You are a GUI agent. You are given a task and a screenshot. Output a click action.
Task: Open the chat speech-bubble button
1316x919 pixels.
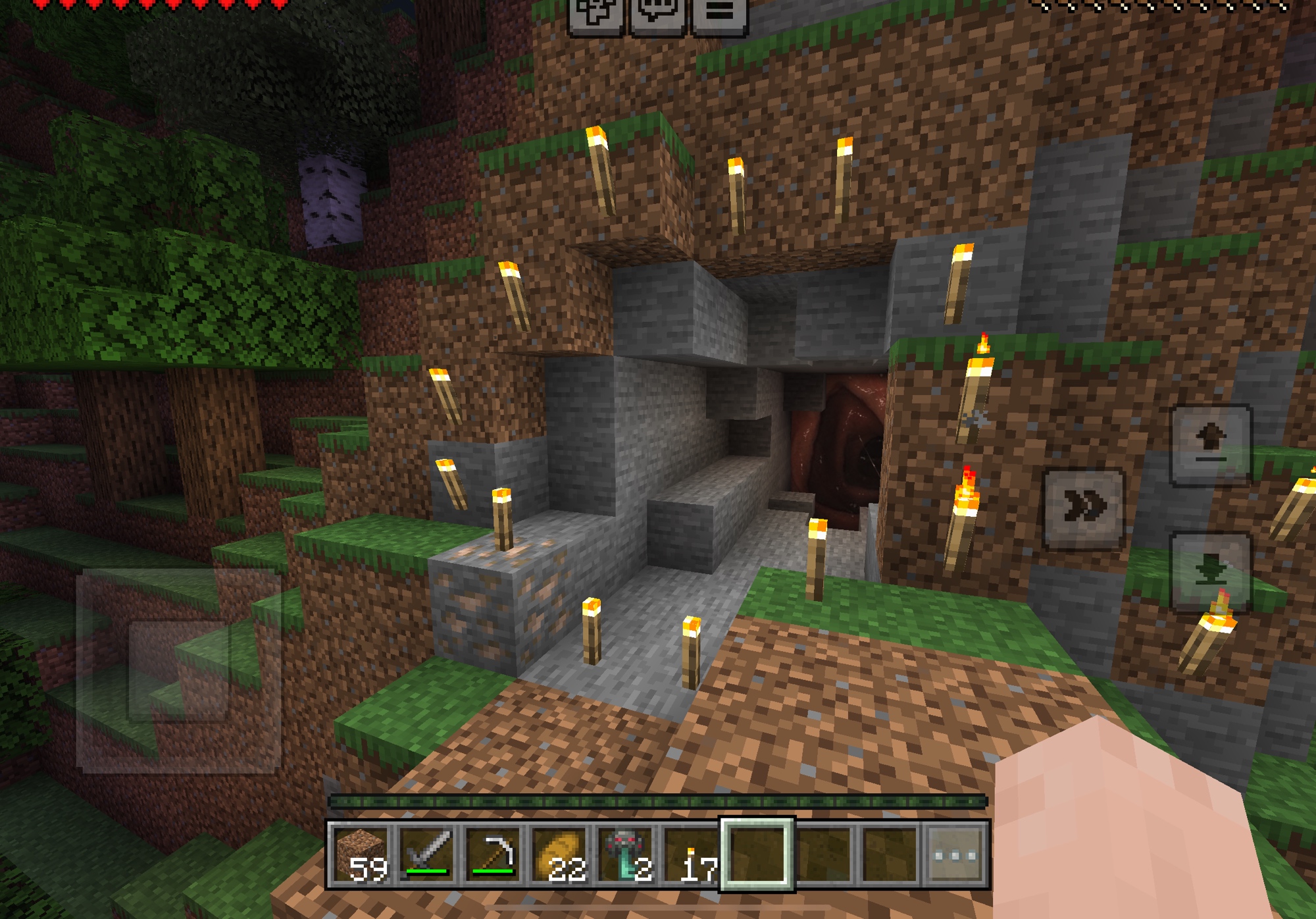click(657, 12)
